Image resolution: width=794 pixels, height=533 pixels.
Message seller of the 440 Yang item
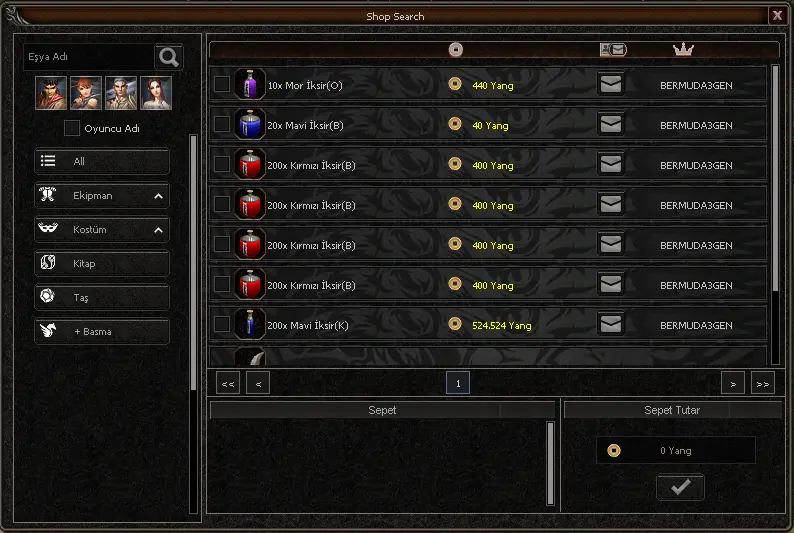coord(610,85)
